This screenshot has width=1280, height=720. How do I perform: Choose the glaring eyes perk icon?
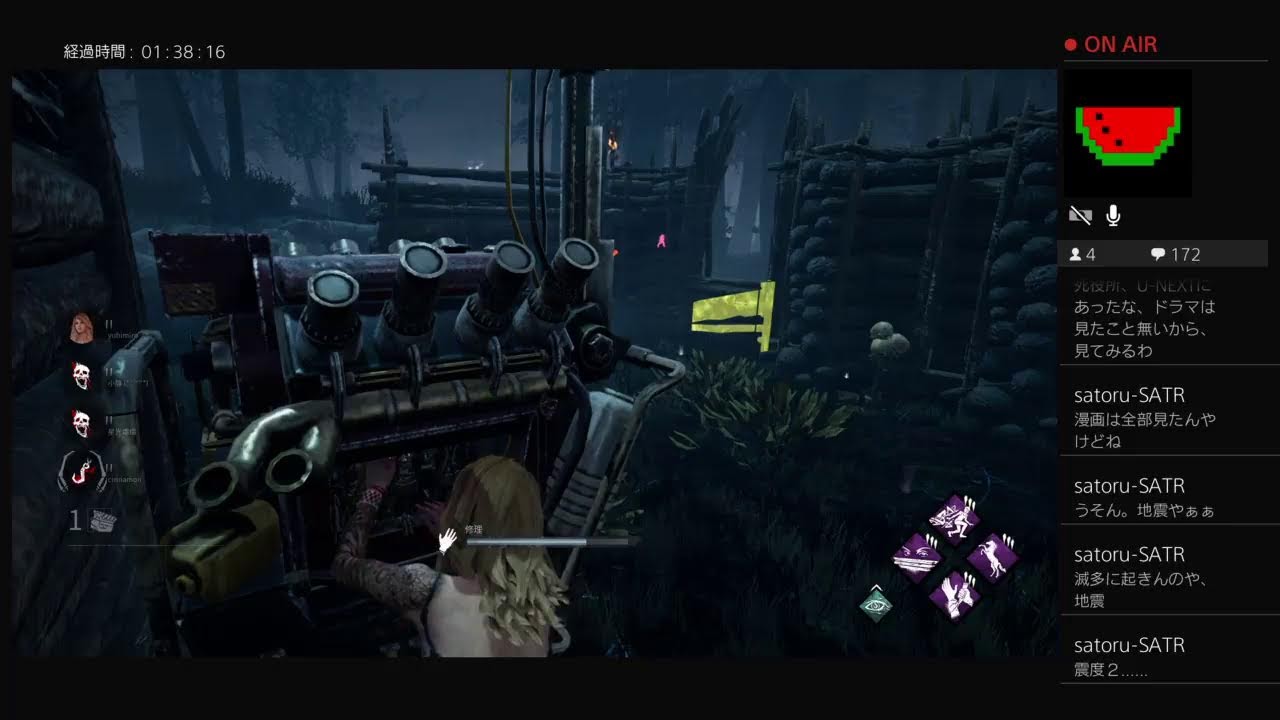pyautogui.click(x=918, y=556)
